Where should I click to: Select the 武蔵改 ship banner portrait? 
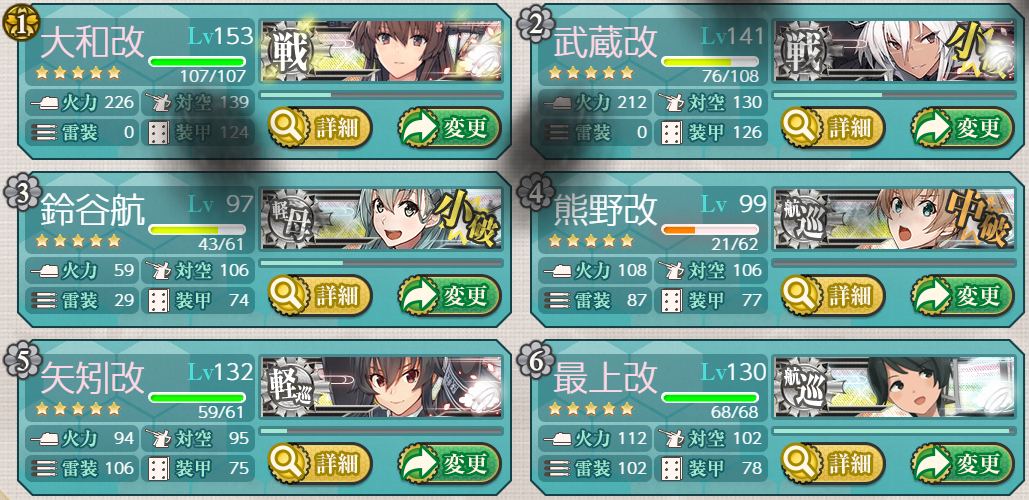[894, 52]
